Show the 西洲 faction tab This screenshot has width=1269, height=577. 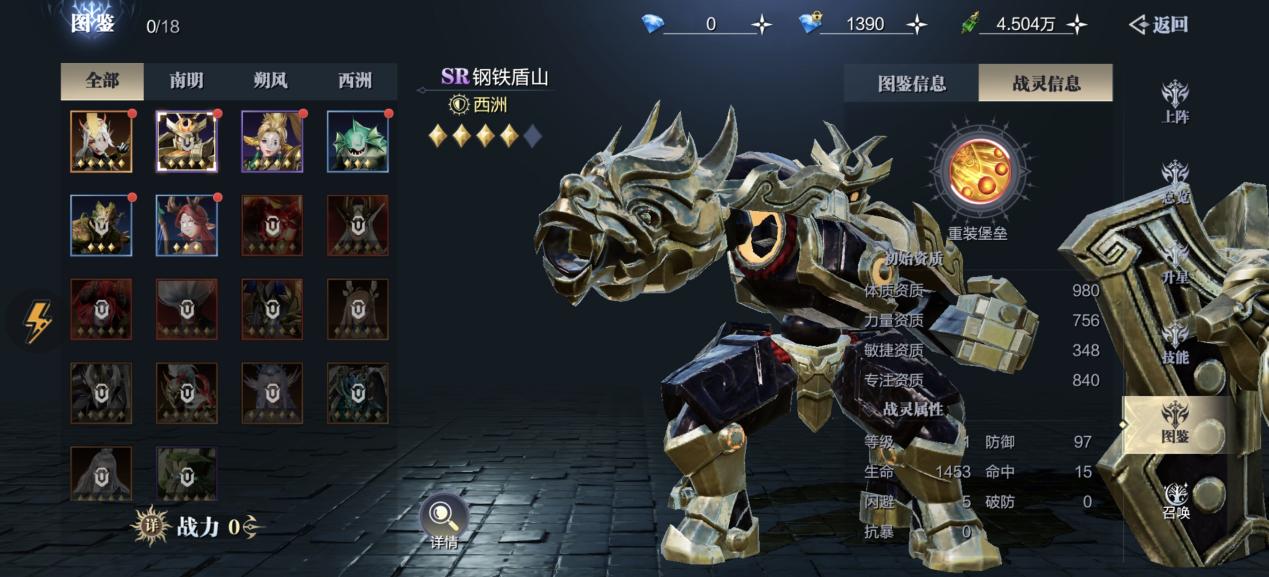tap(355, 82)
